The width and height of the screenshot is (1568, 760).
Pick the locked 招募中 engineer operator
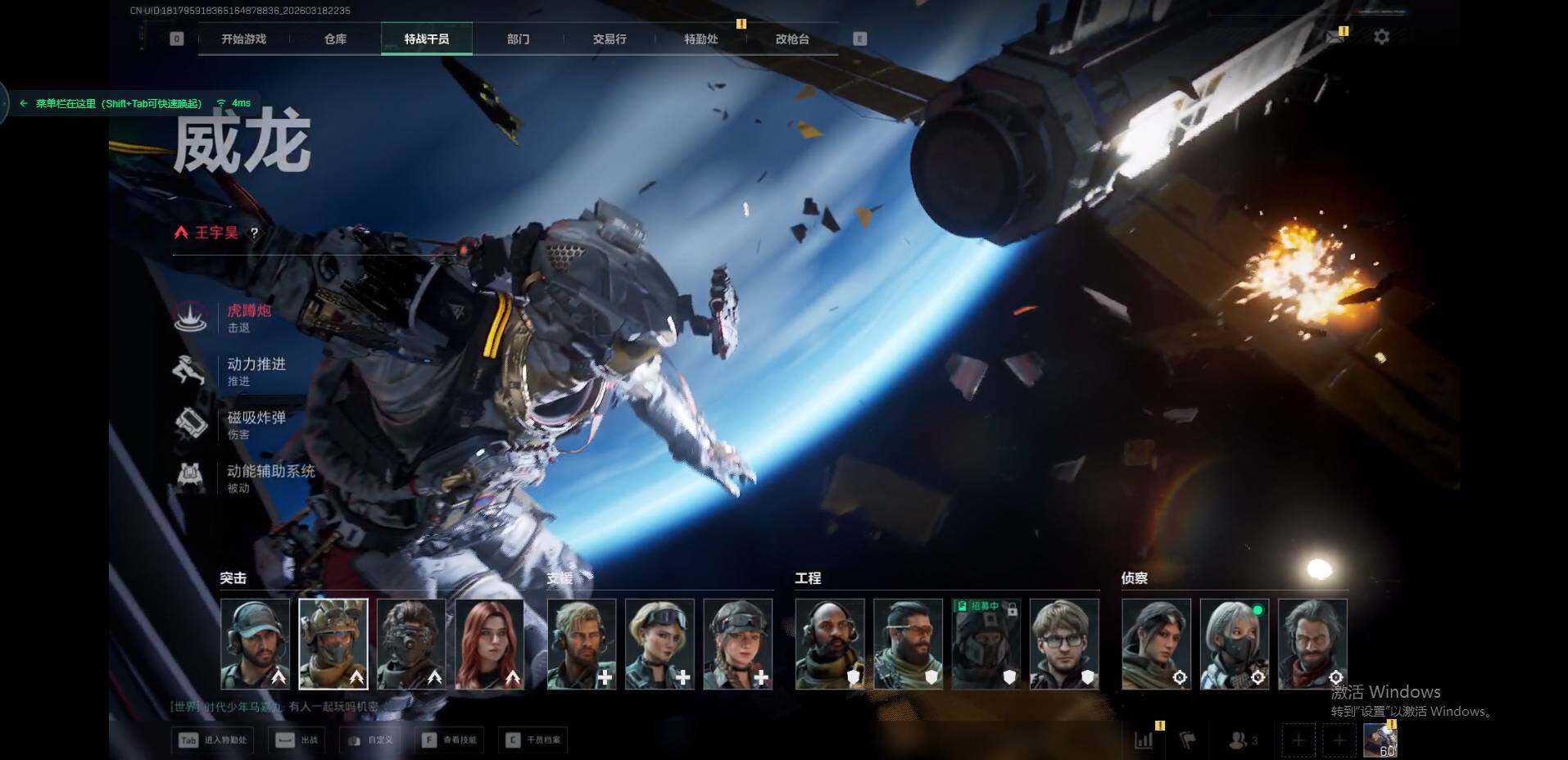pyautogui.click(x=986, y=644)
